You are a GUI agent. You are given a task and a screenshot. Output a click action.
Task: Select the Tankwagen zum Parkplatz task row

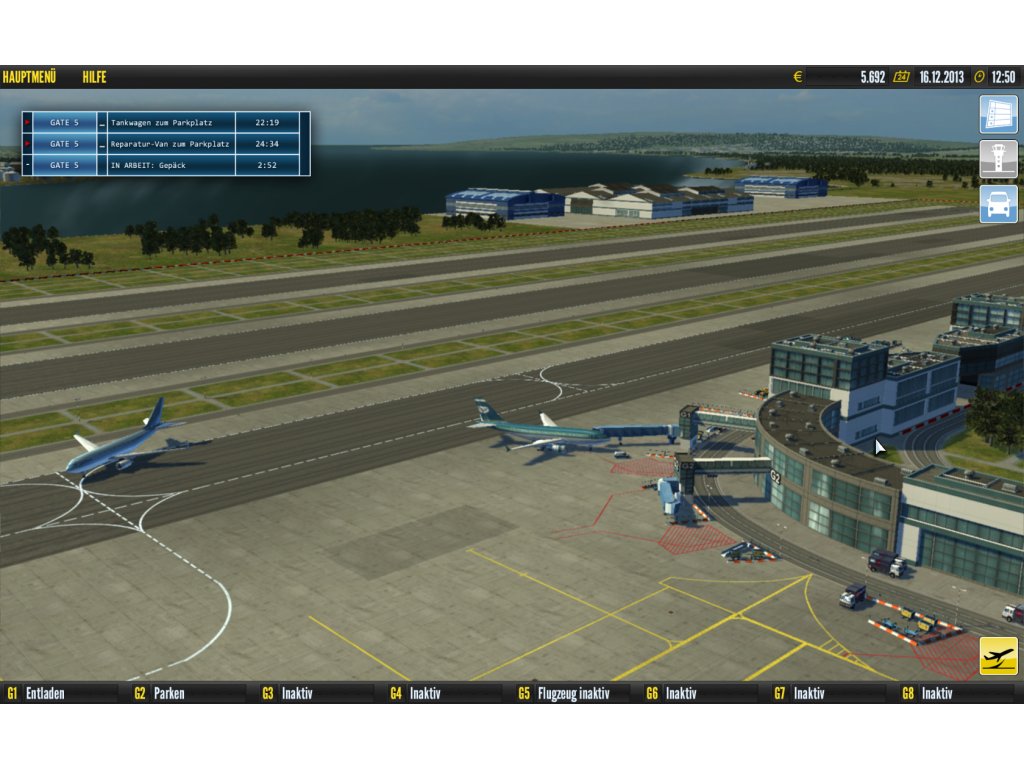click(170, 122)
